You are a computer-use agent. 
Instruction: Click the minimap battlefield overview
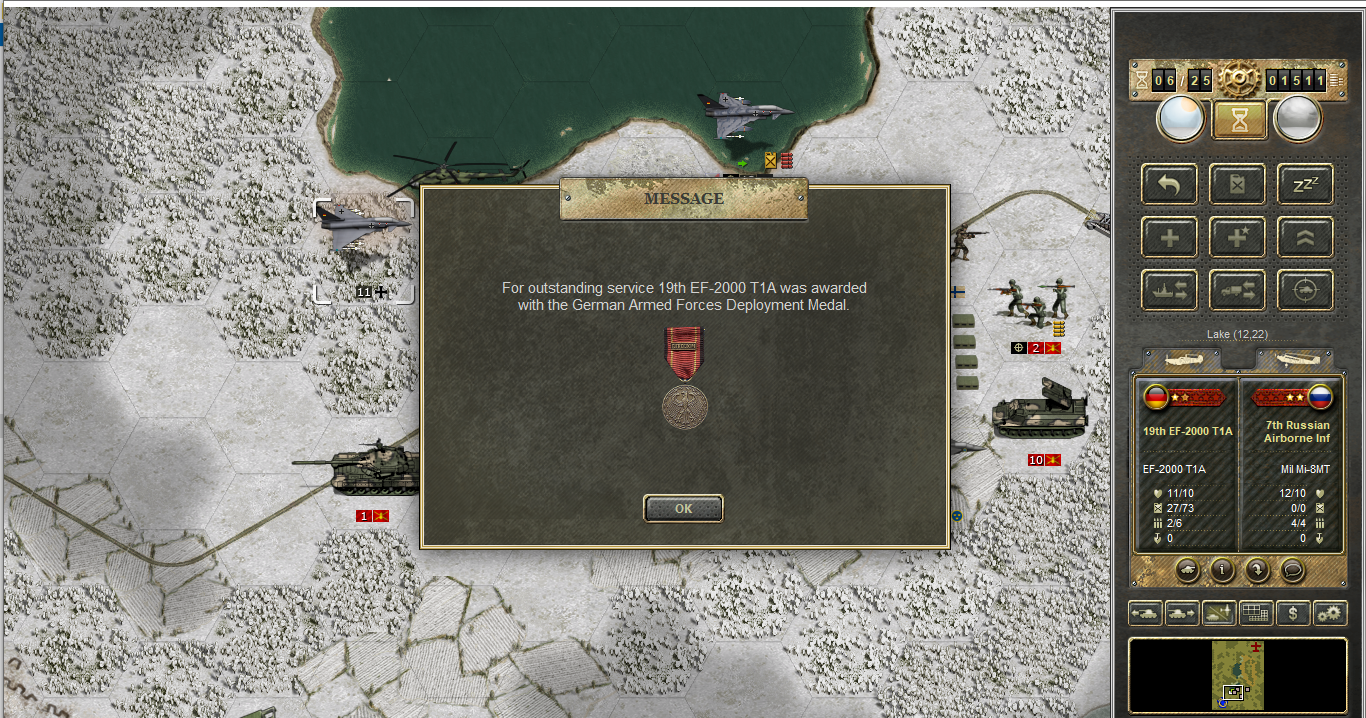click(1238, 675)
